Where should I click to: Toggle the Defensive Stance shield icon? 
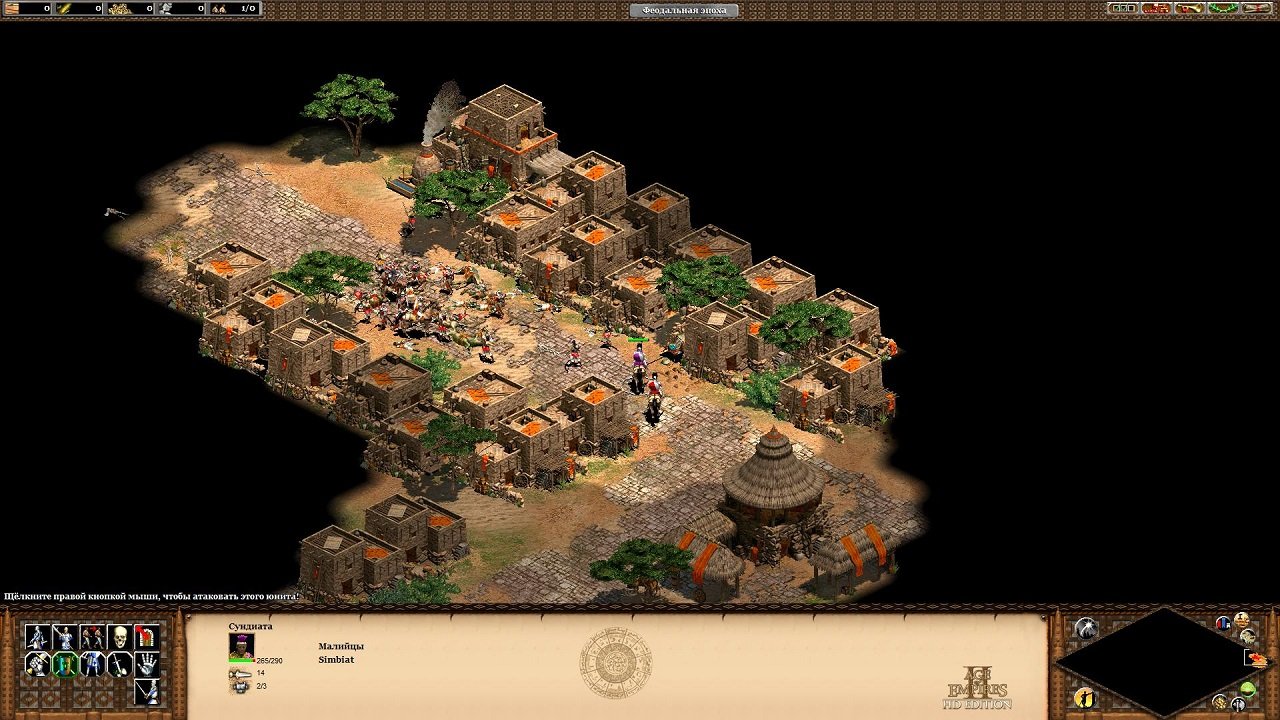tap(65, 664)
